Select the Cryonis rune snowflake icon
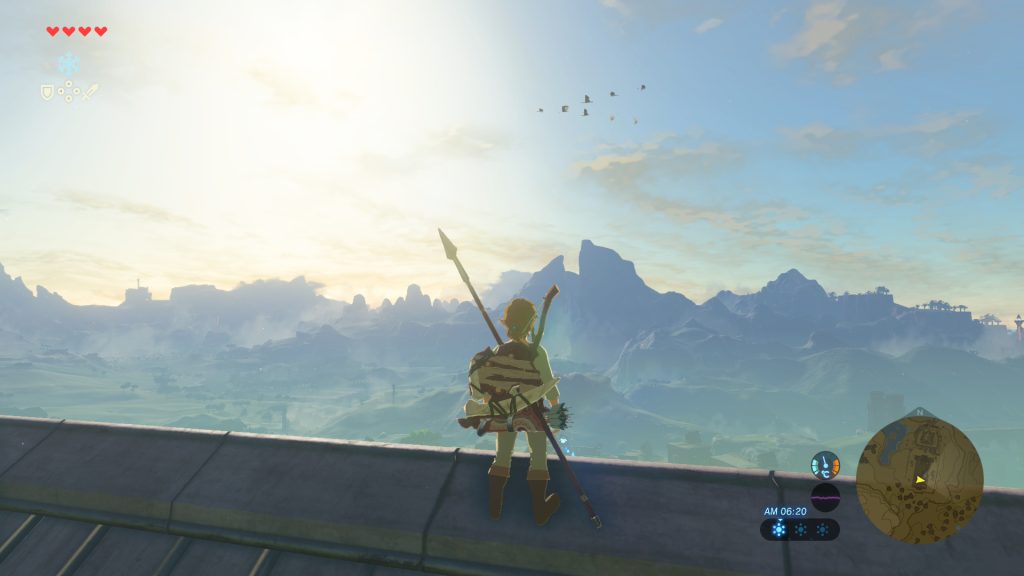This screenshot has height=576, width=1024. click(68, 64)
